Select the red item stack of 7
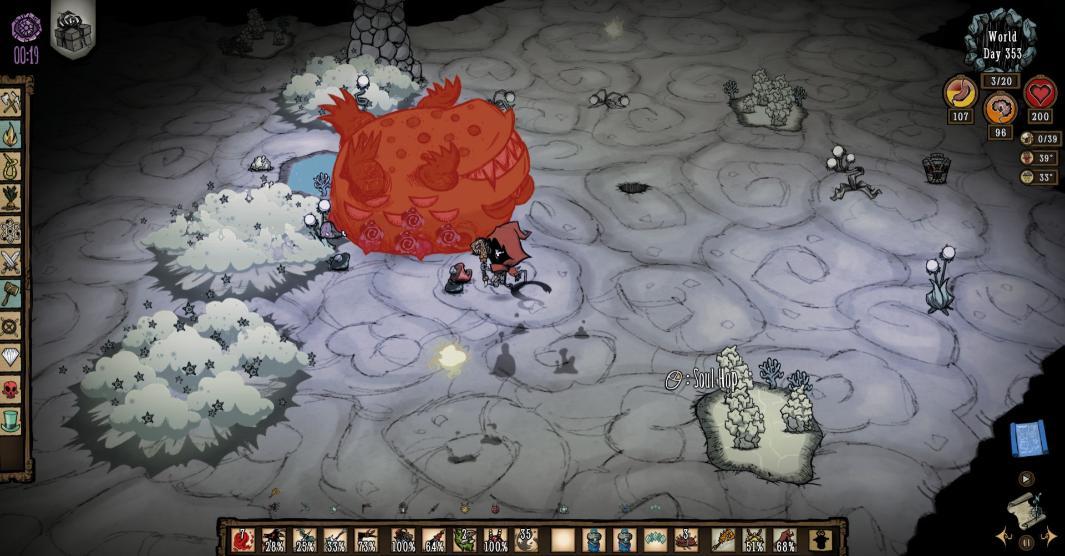The height and width of the screenshot is (556, 1065). point(242,541)
